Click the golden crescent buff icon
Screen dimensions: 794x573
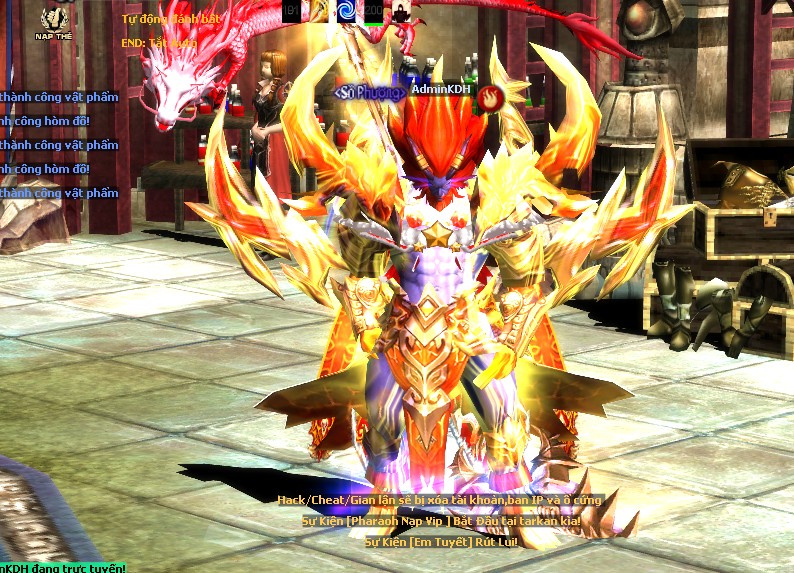[x=320, y=12]
